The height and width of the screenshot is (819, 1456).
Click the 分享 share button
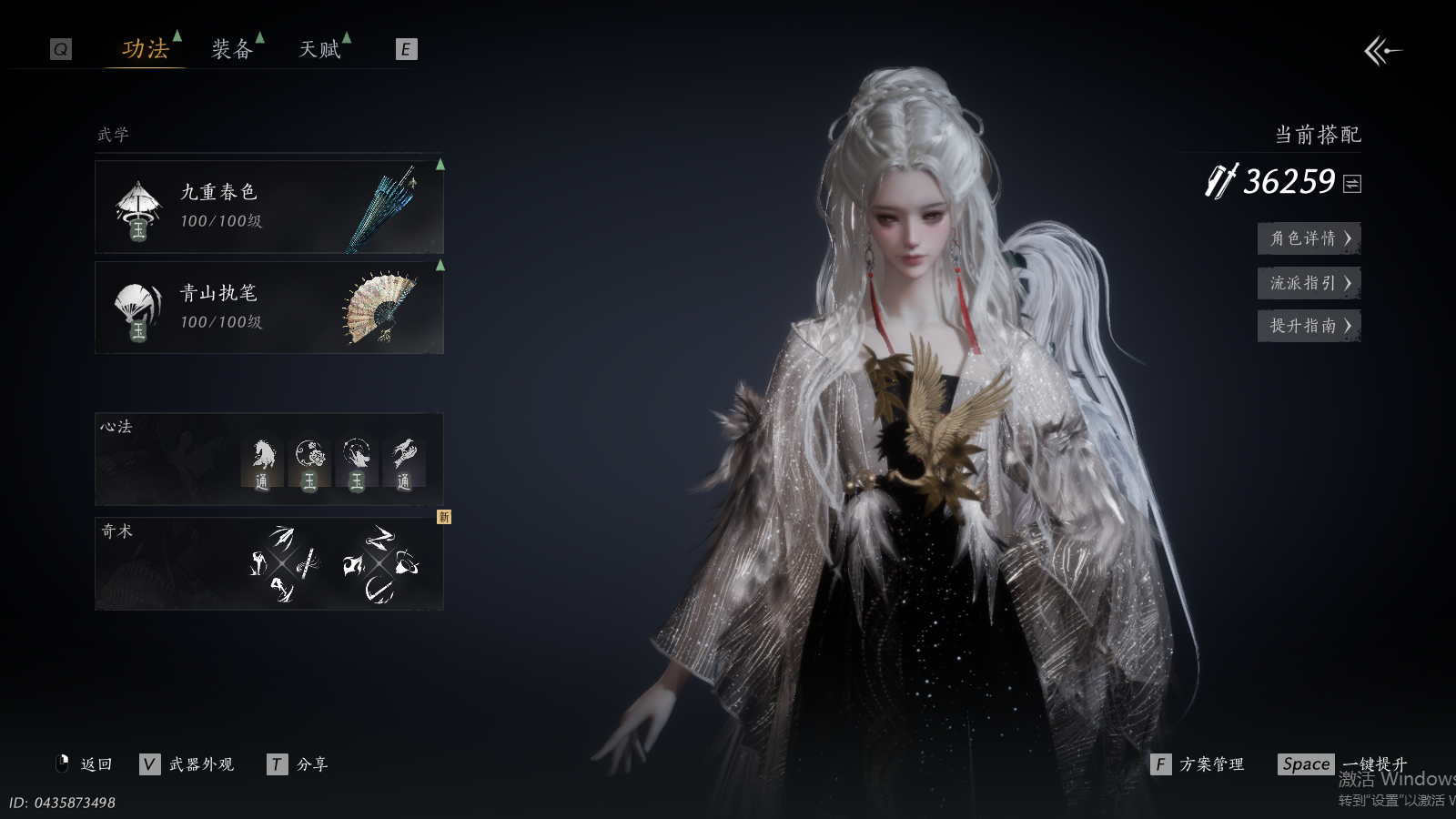299,764
